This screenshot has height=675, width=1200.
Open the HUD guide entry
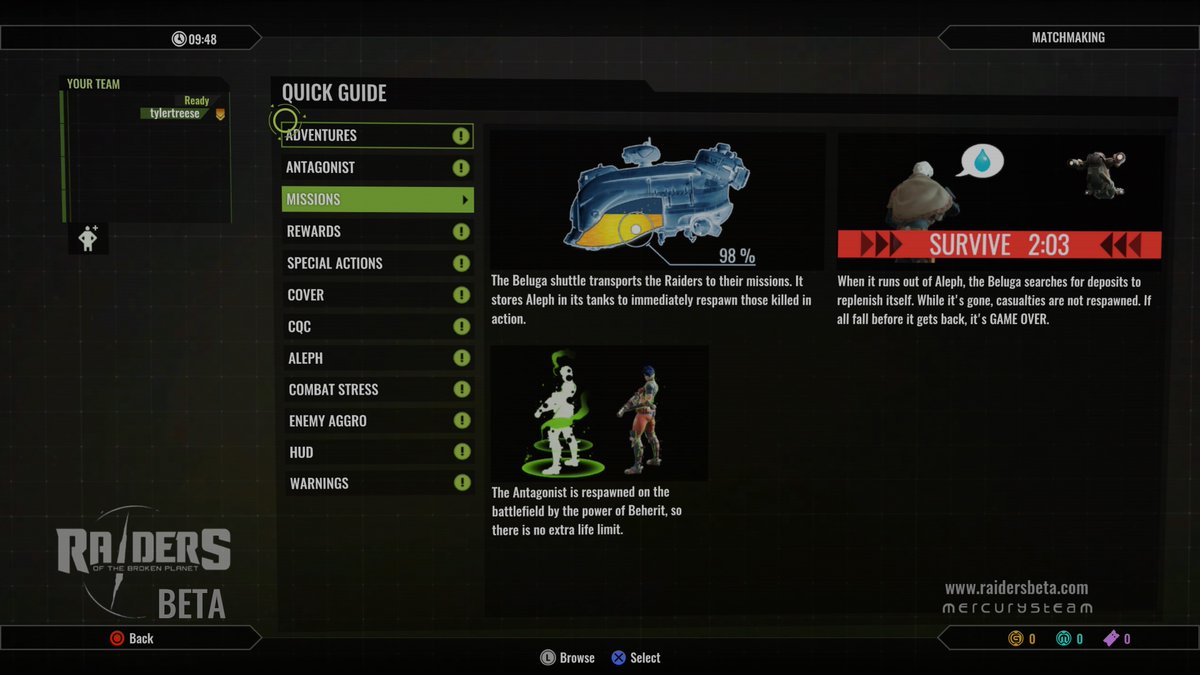375,453
